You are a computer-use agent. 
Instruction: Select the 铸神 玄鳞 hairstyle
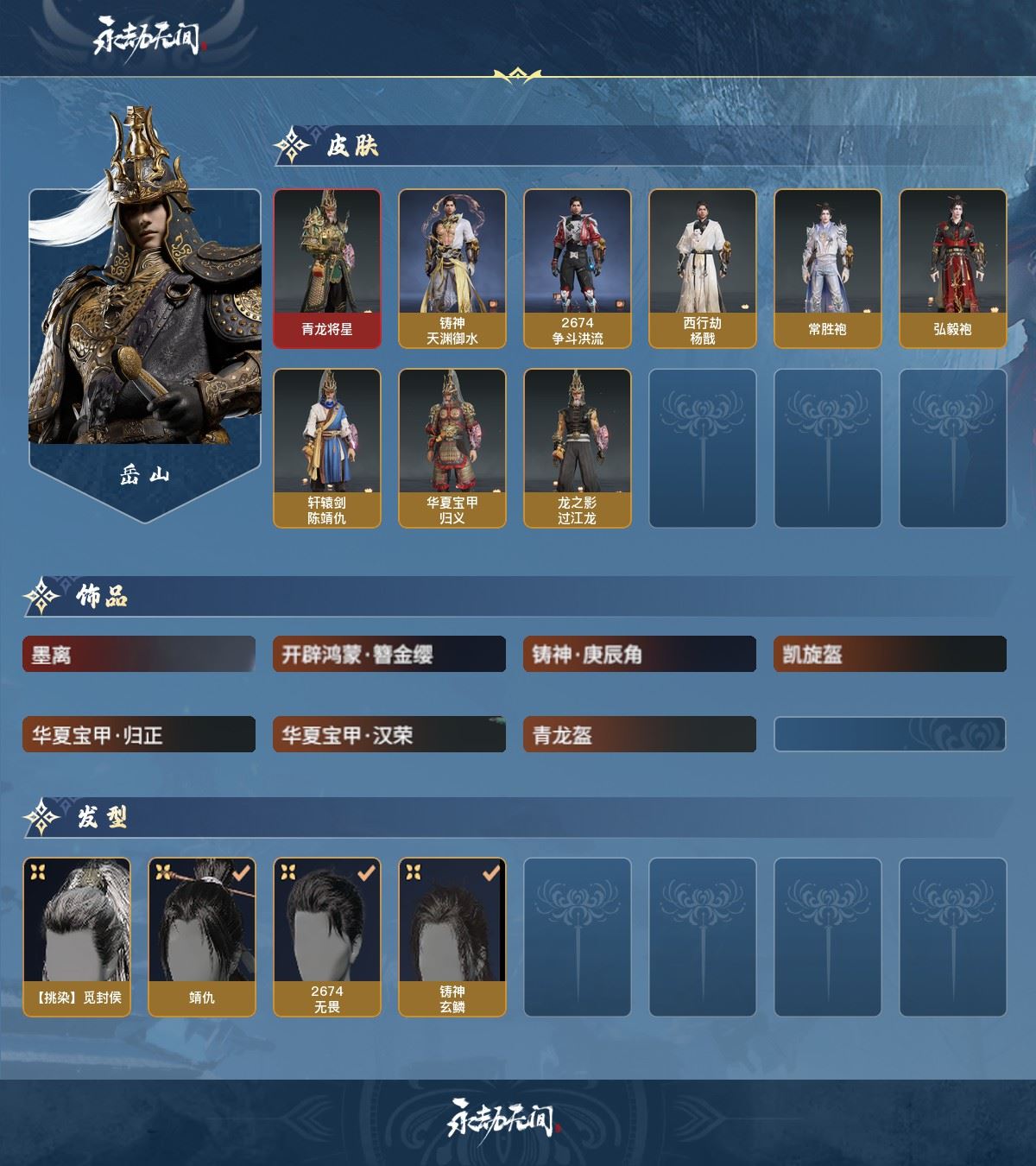point(452,936)
